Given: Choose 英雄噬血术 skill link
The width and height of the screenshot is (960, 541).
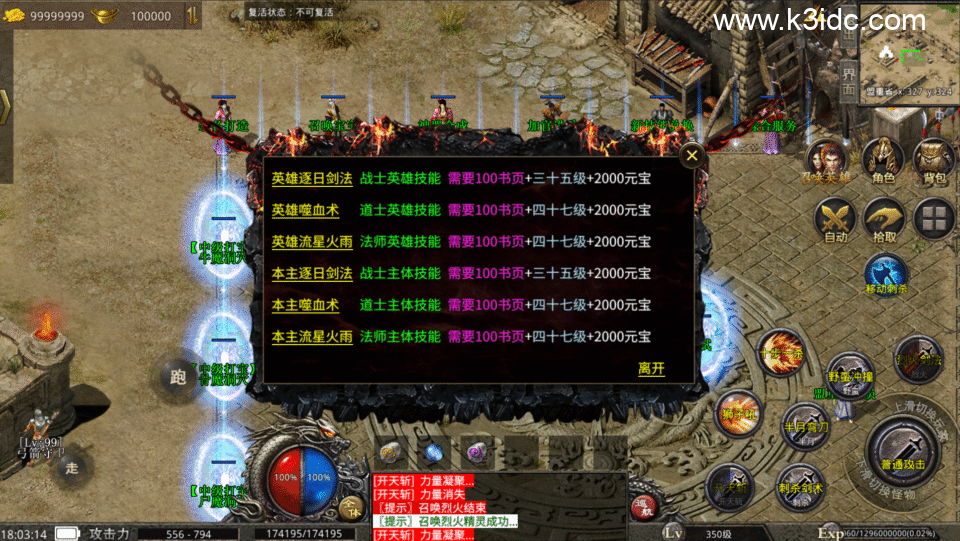Looking at the screenshot, I should pos(305,210).
